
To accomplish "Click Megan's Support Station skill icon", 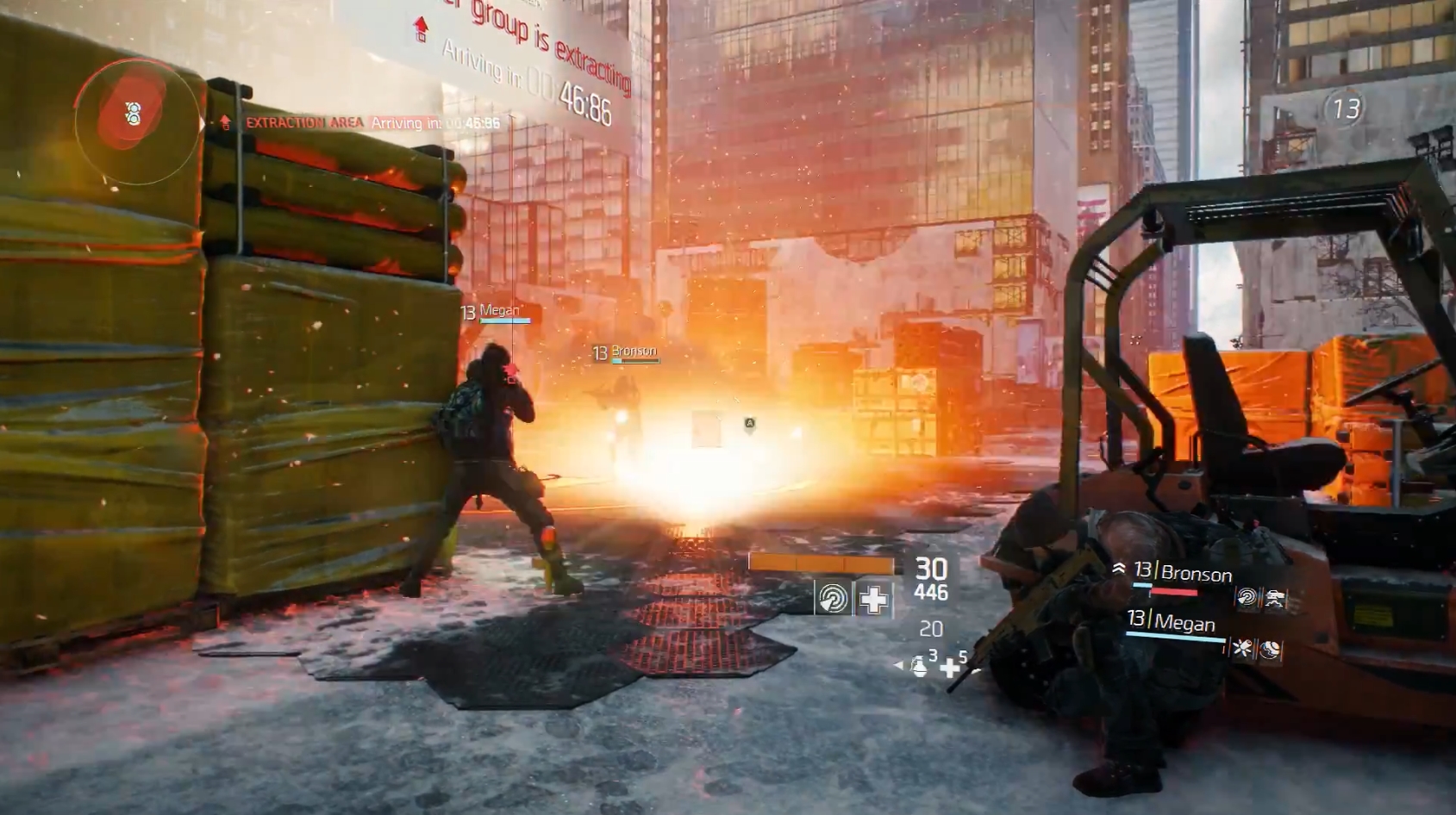I will click(1269, 650).
